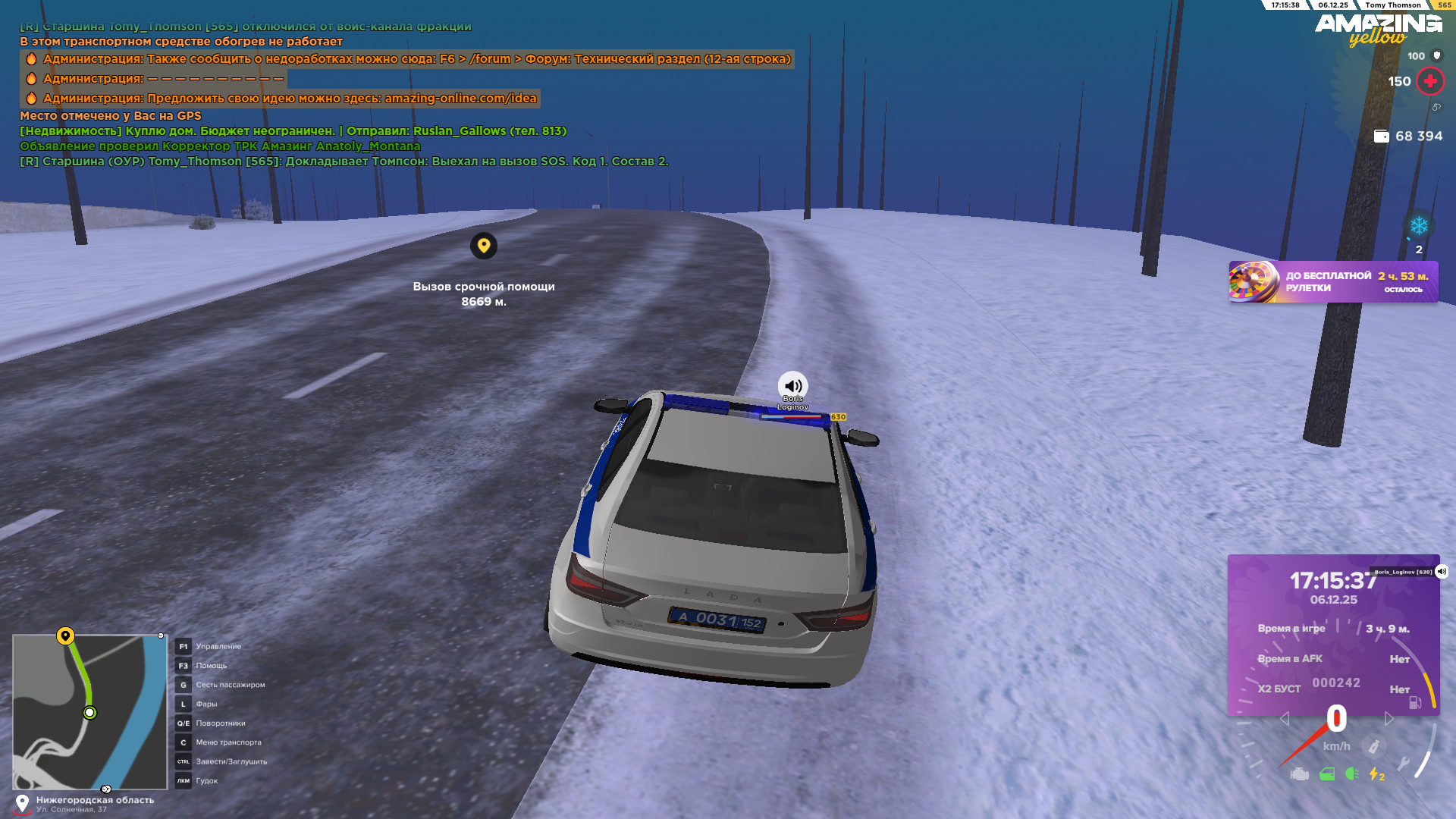The height and width of the screenshot is (819, 1456).
Task: Click the green car door indicator
Action: (x=1327, y=774)
